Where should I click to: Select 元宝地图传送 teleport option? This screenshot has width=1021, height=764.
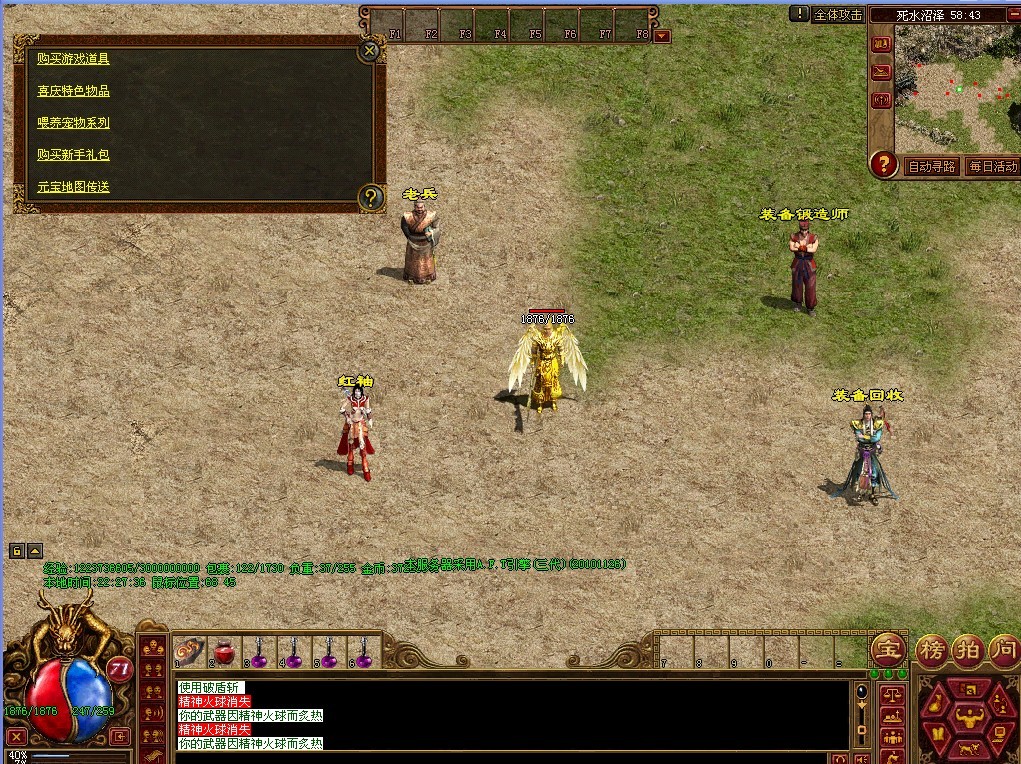pos(73,187)
